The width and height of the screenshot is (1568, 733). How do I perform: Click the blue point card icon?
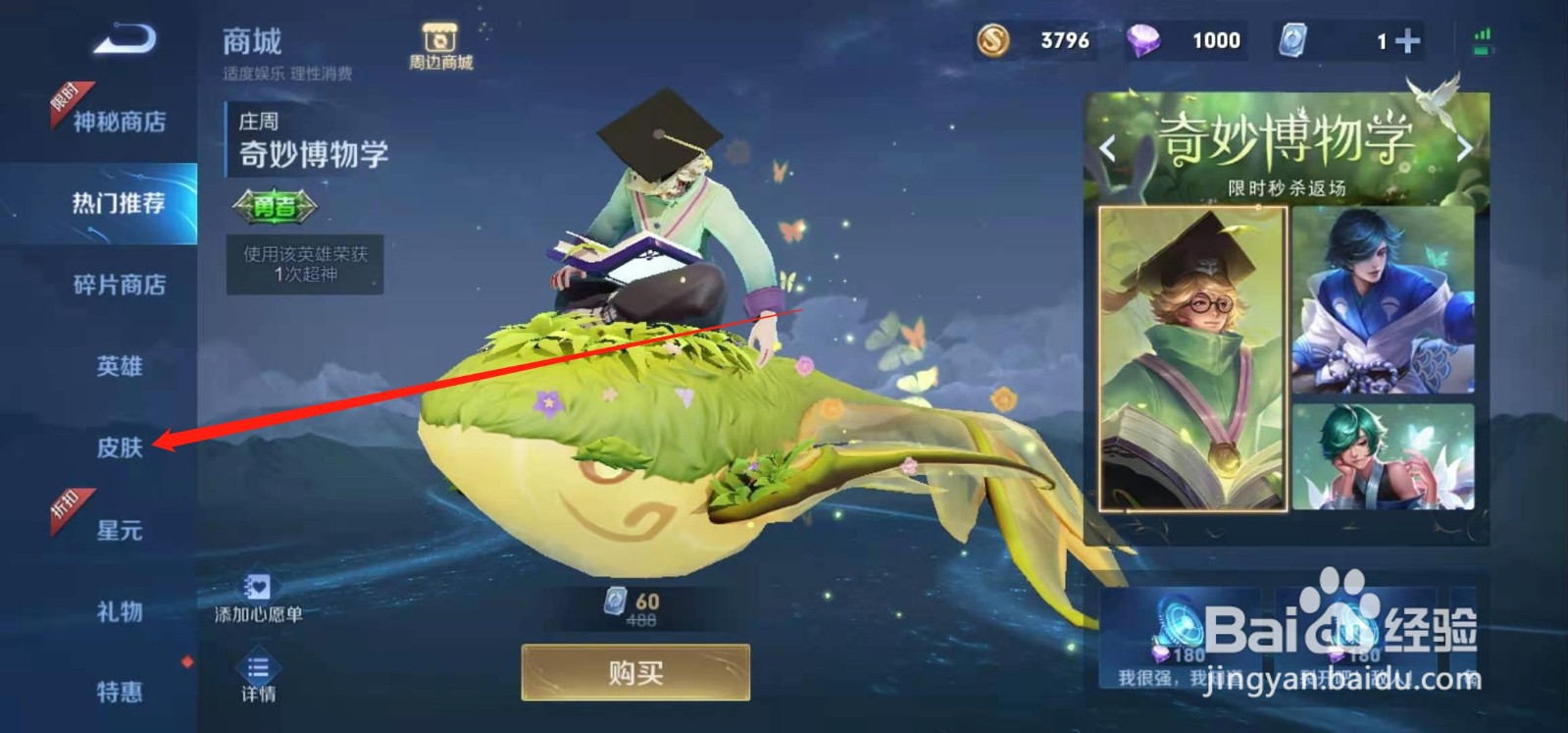coord(1292,39)
